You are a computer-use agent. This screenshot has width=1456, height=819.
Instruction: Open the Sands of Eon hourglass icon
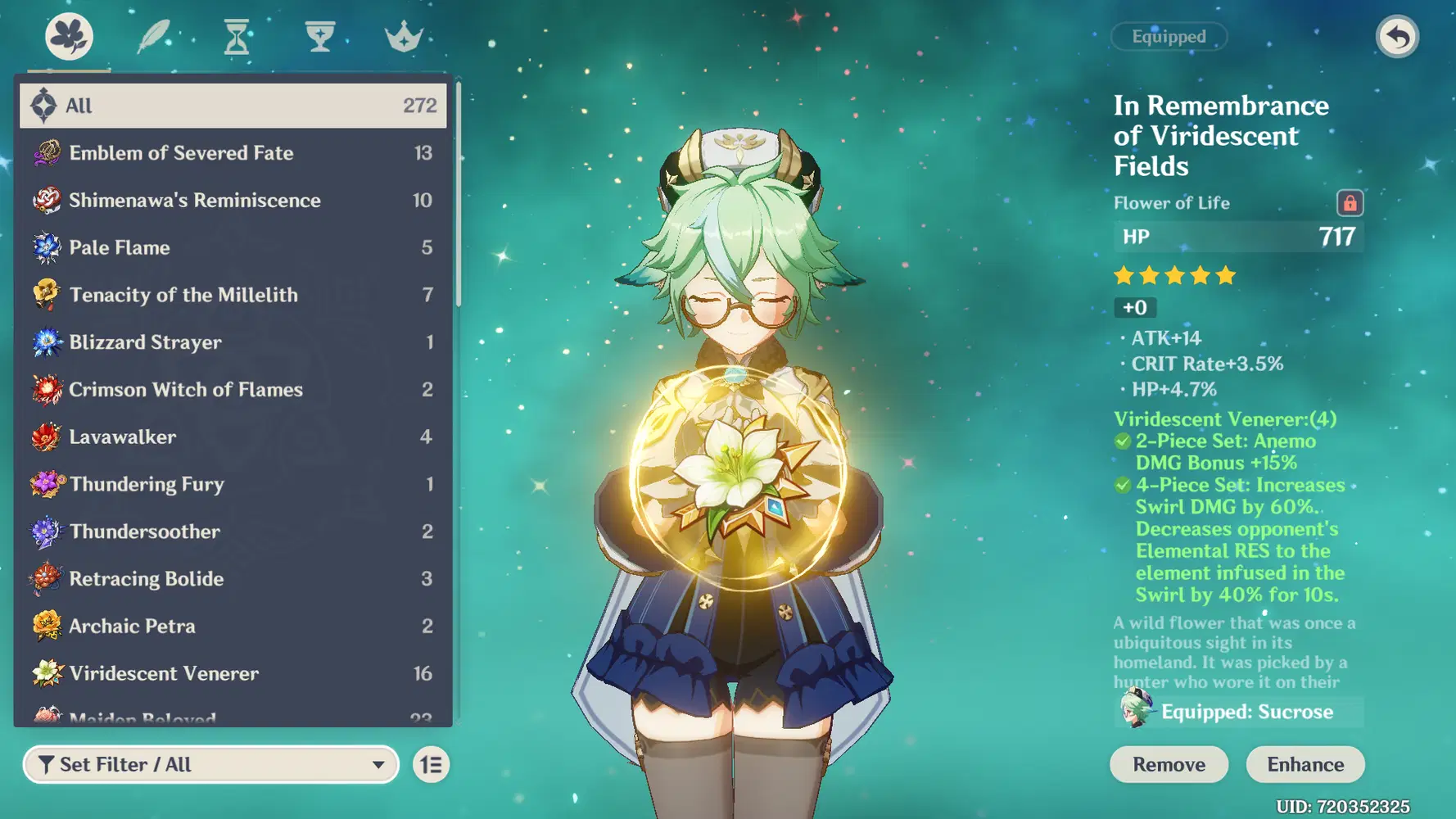click(236, 35)
